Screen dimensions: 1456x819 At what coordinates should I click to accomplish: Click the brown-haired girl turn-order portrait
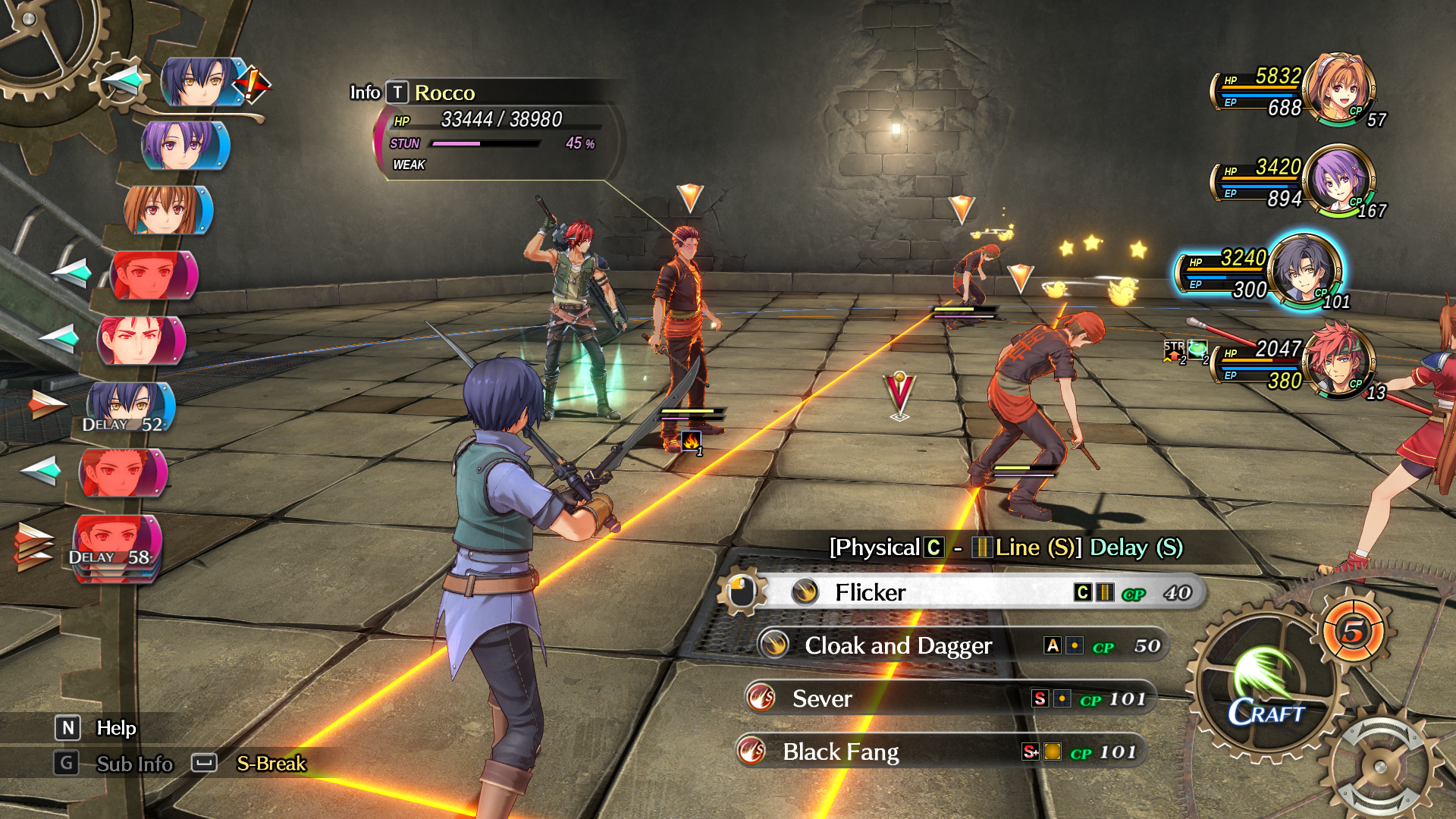click(167, 210)
